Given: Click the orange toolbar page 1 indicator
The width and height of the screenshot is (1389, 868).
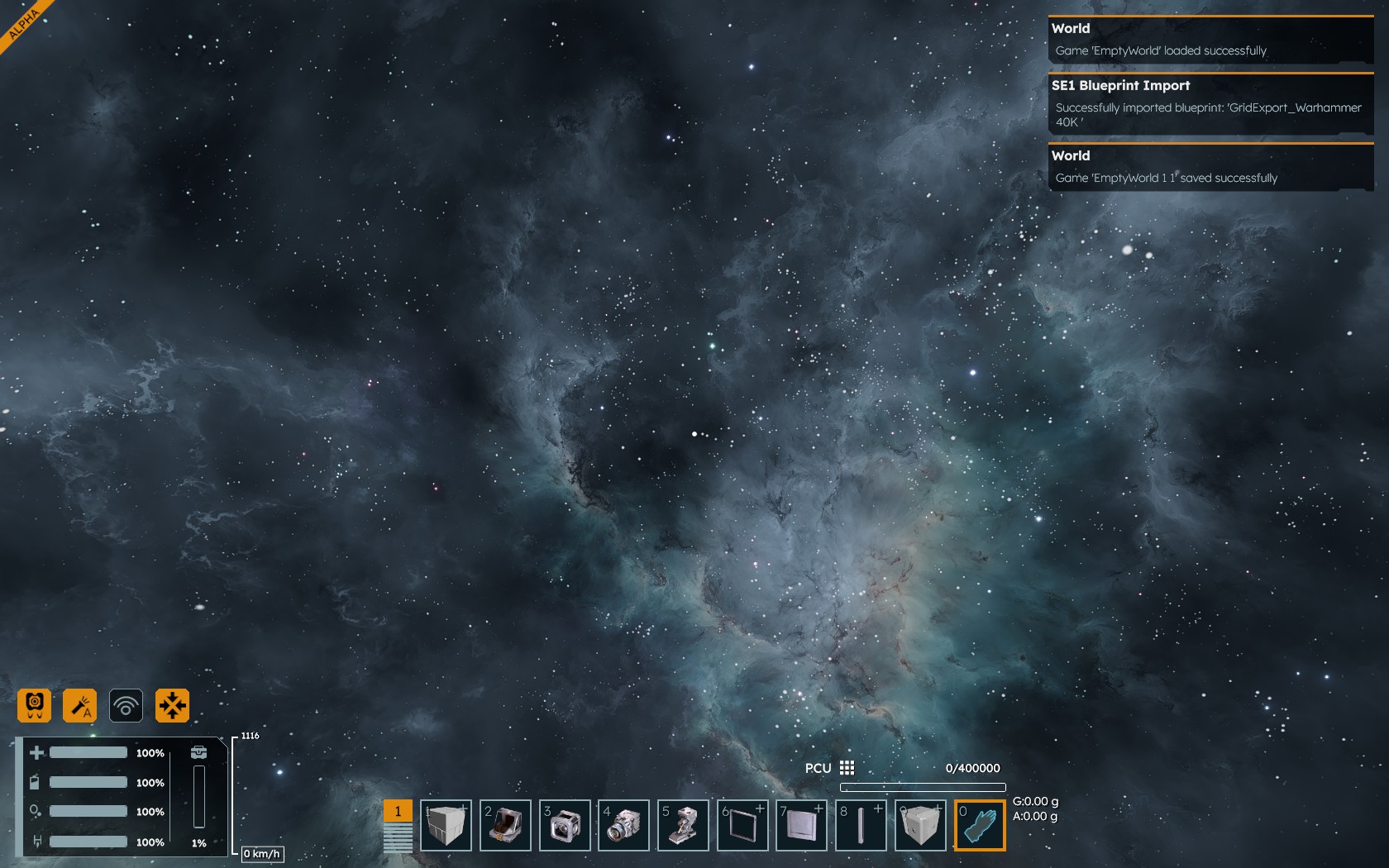Looking at the screenshot, I should click(398, 811).
